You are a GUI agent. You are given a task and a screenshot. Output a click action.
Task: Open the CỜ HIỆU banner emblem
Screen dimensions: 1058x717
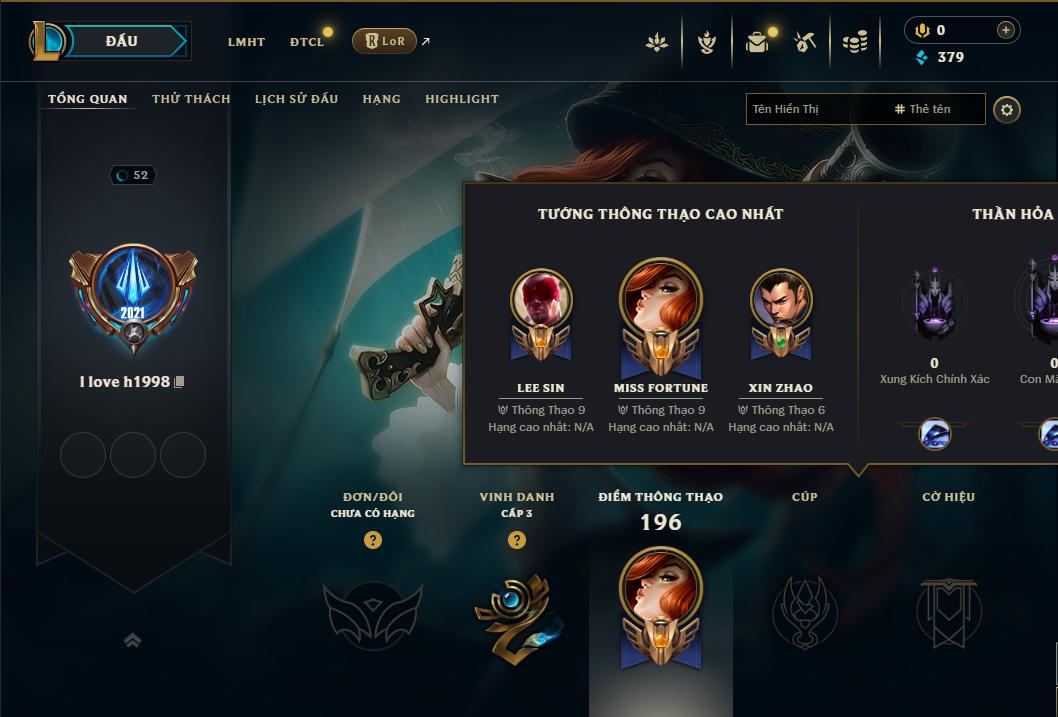point(948,611)
